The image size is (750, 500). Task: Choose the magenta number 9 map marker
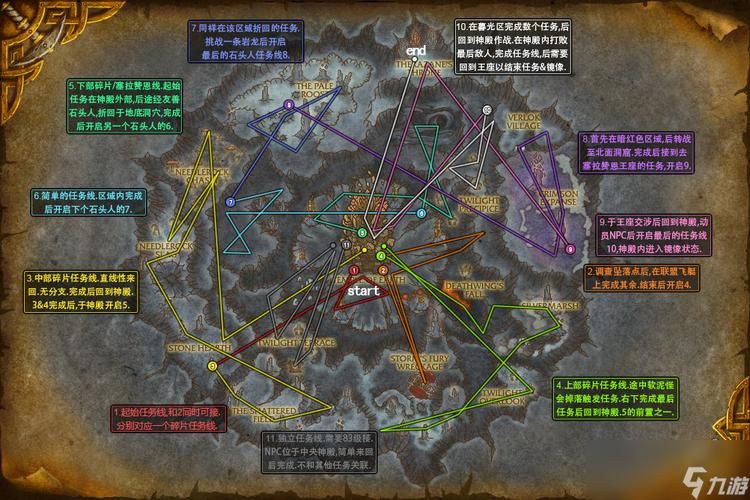pos(570,249)
